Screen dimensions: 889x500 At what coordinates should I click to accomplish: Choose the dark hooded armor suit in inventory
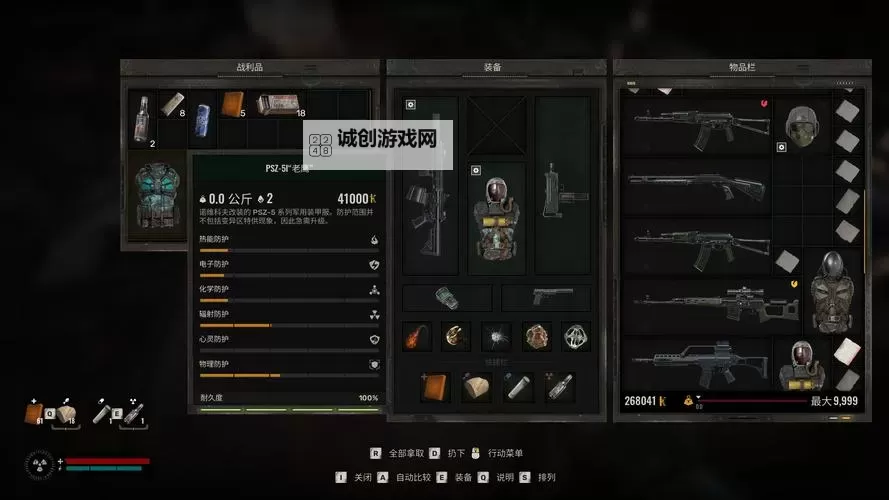828,290
